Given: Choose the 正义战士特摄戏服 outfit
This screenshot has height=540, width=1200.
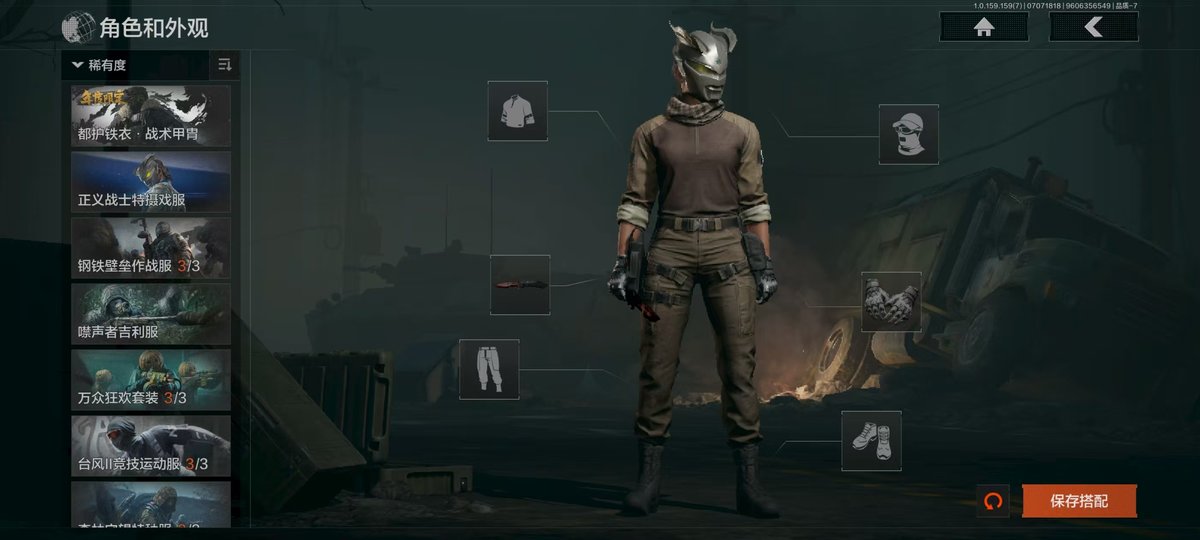Looking at the screenshot, I should click(x=151, y=182).
